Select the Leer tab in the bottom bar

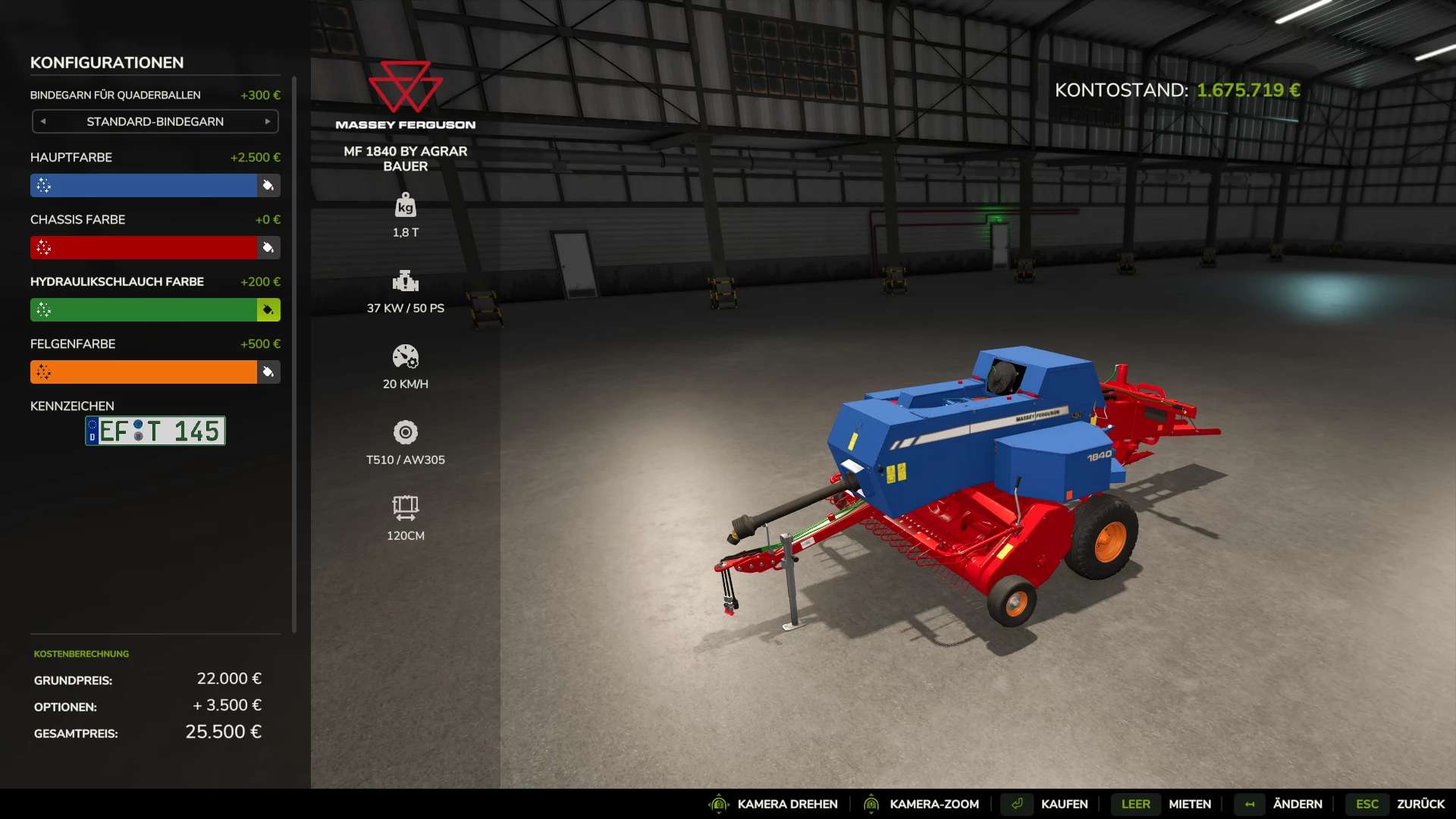(x=1135, y=804)
